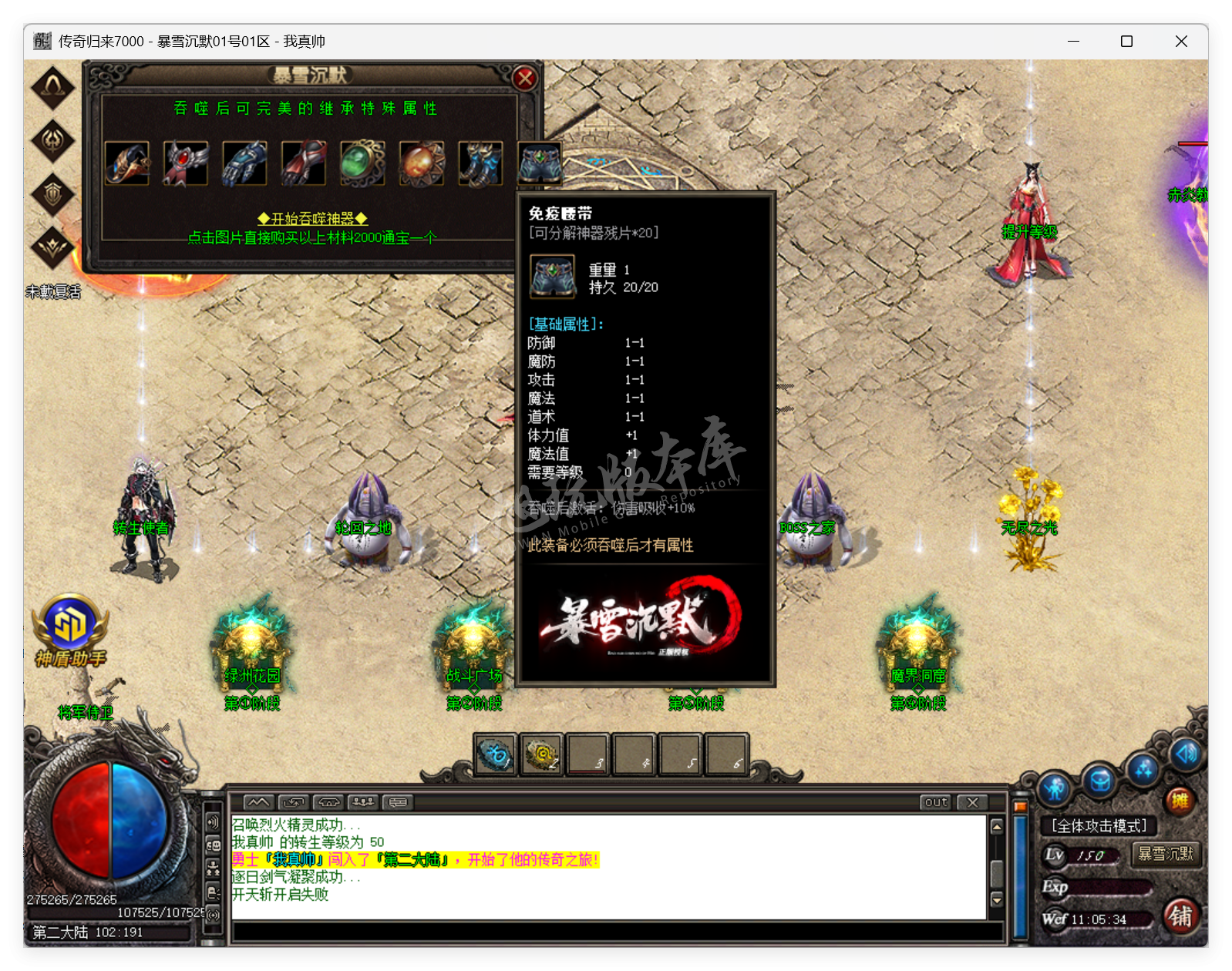Click the people icon in chat toolbar

363,801
